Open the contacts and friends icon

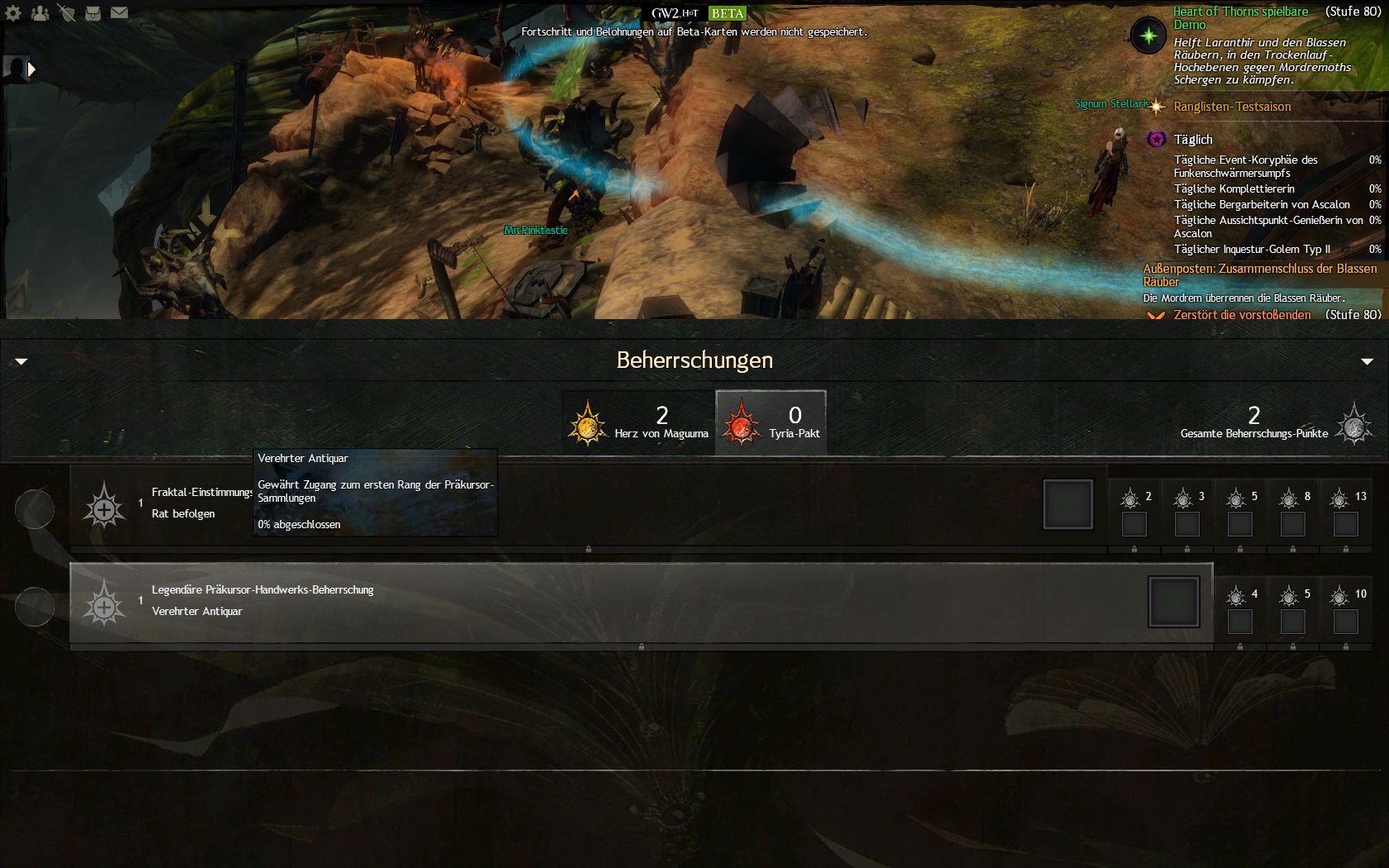tap(40, 13)
